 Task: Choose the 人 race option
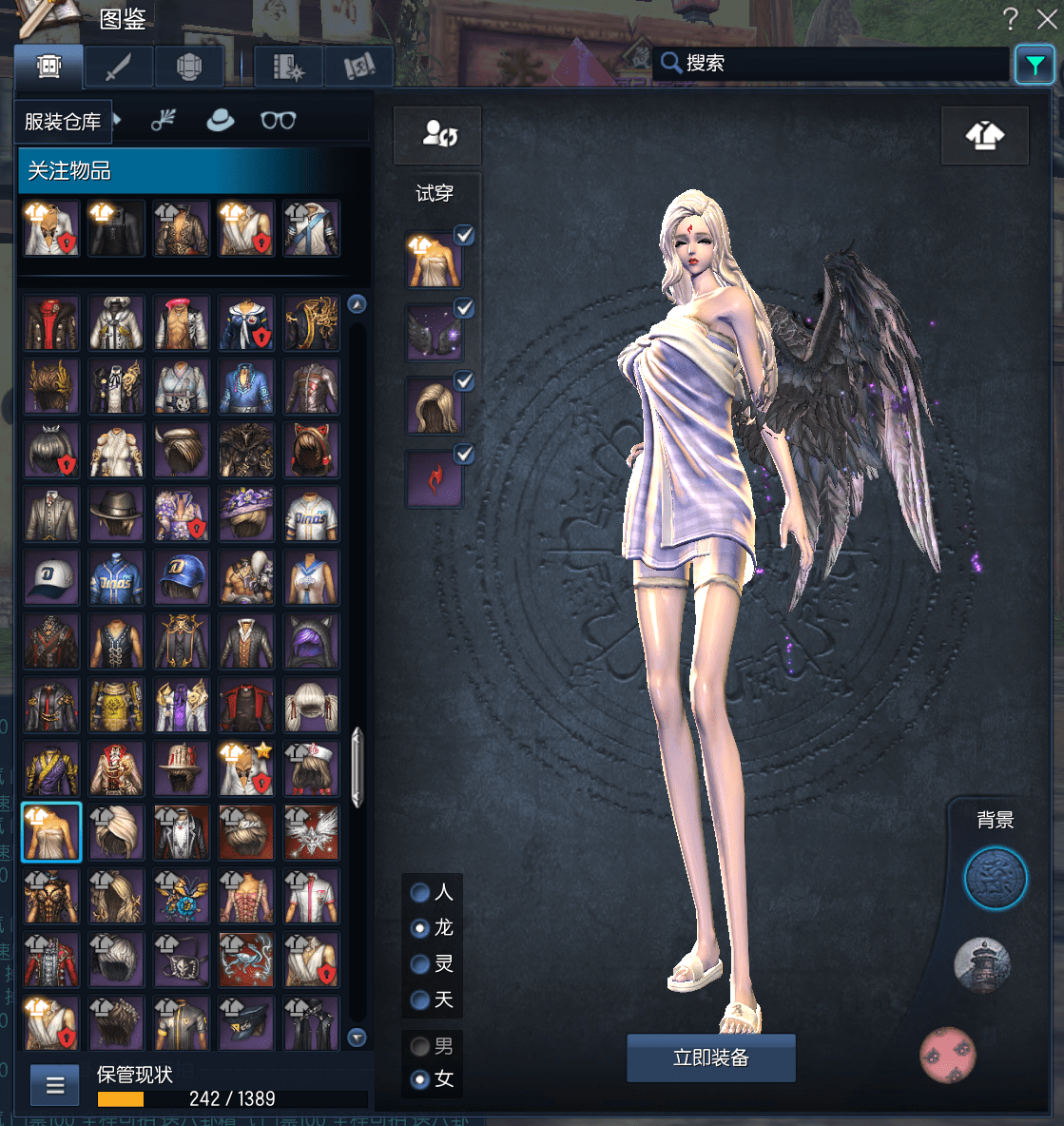tap(419, 892)
